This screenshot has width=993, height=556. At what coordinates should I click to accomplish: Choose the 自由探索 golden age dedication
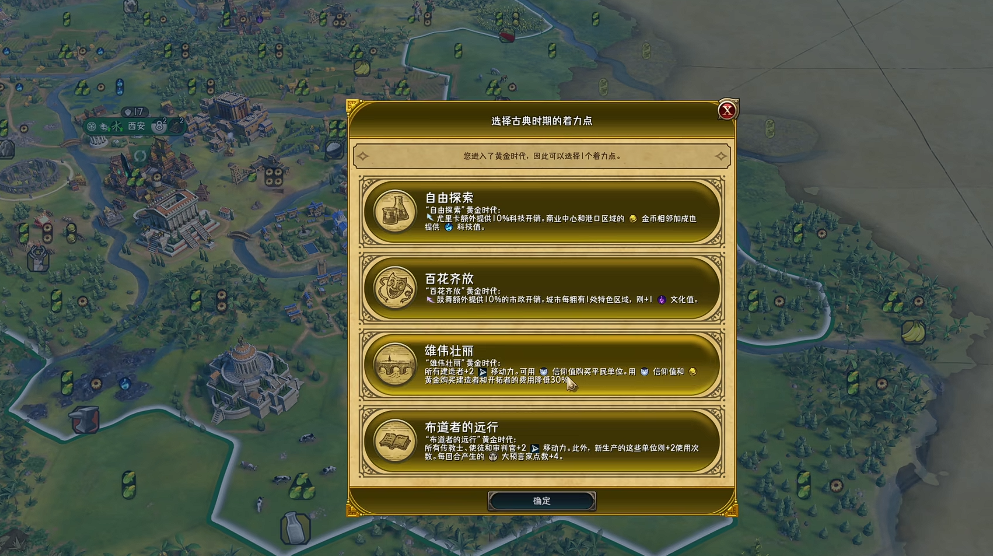click(x=541, y=211)
